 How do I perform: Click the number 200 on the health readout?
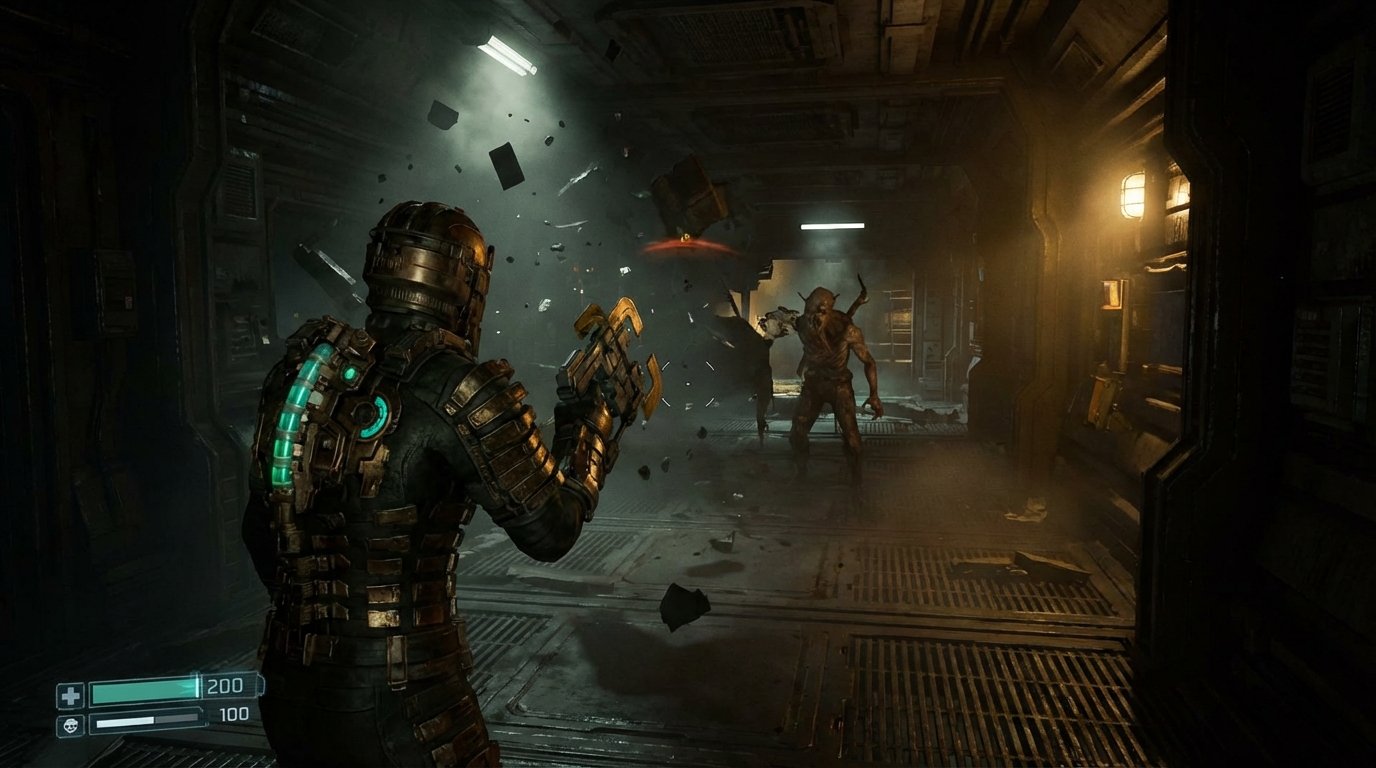(x=226, y=686)
